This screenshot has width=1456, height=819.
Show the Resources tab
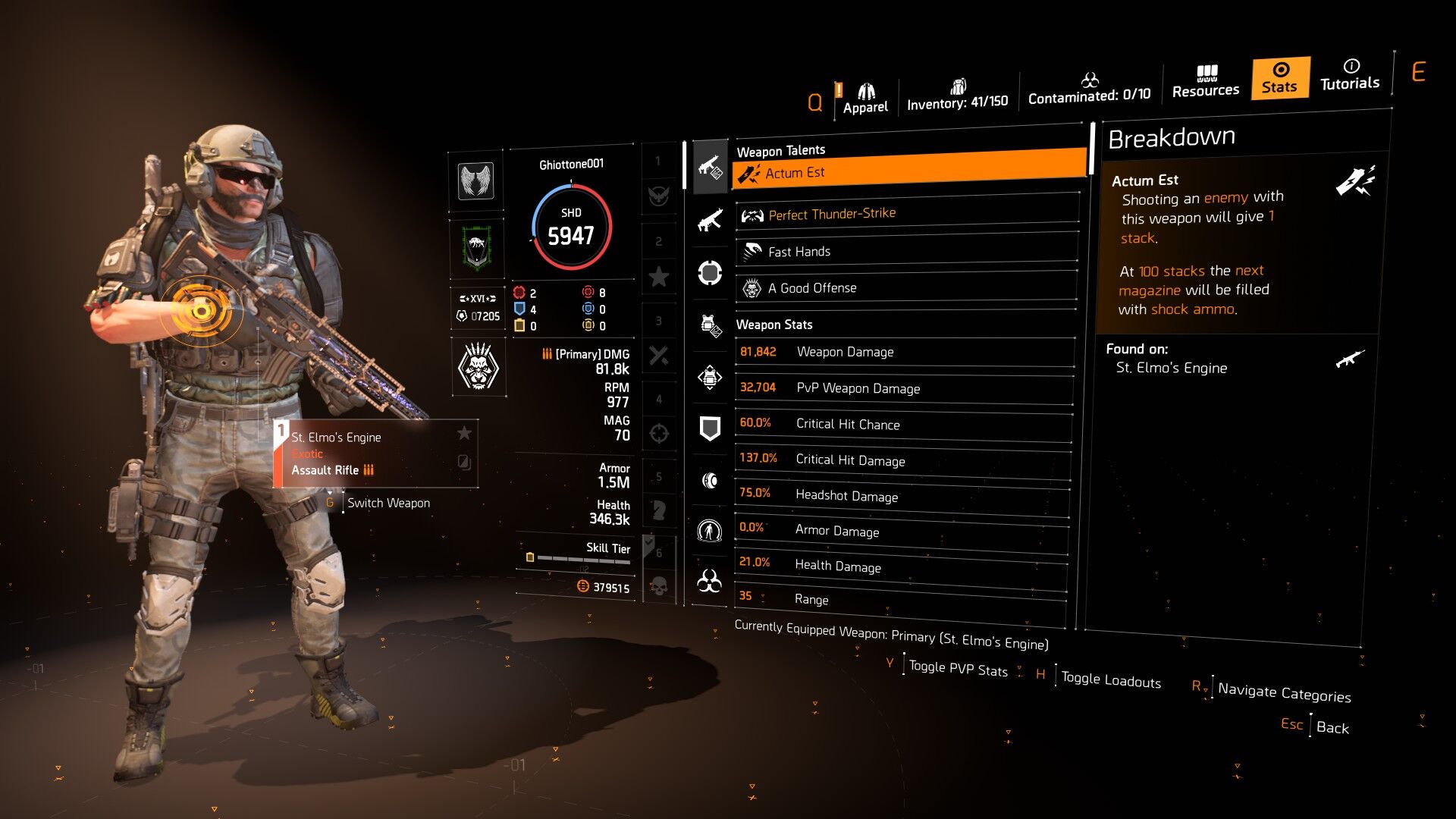(x=1205, y=82)
